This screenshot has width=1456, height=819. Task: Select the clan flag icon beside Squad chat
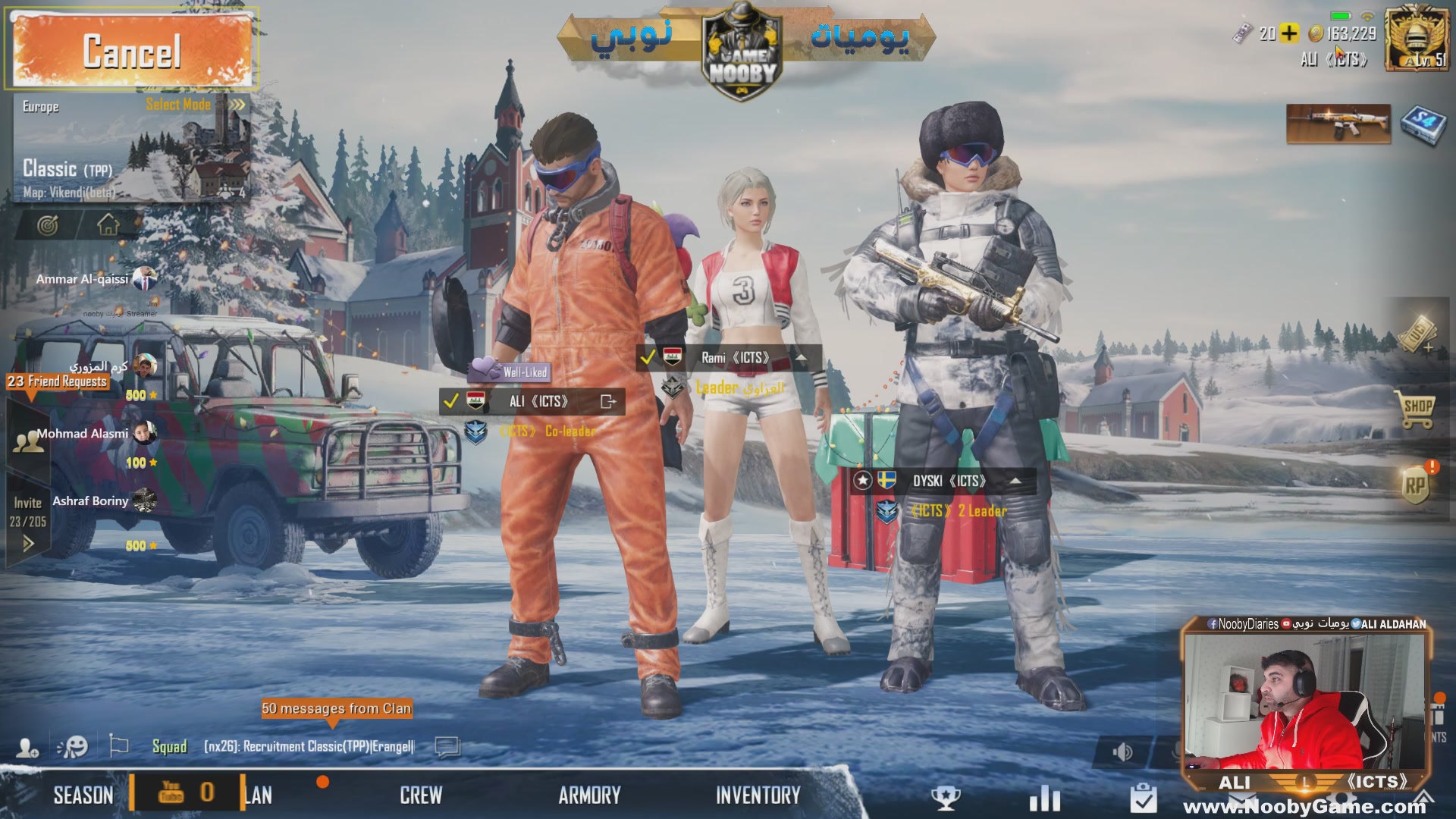point(118,747)
